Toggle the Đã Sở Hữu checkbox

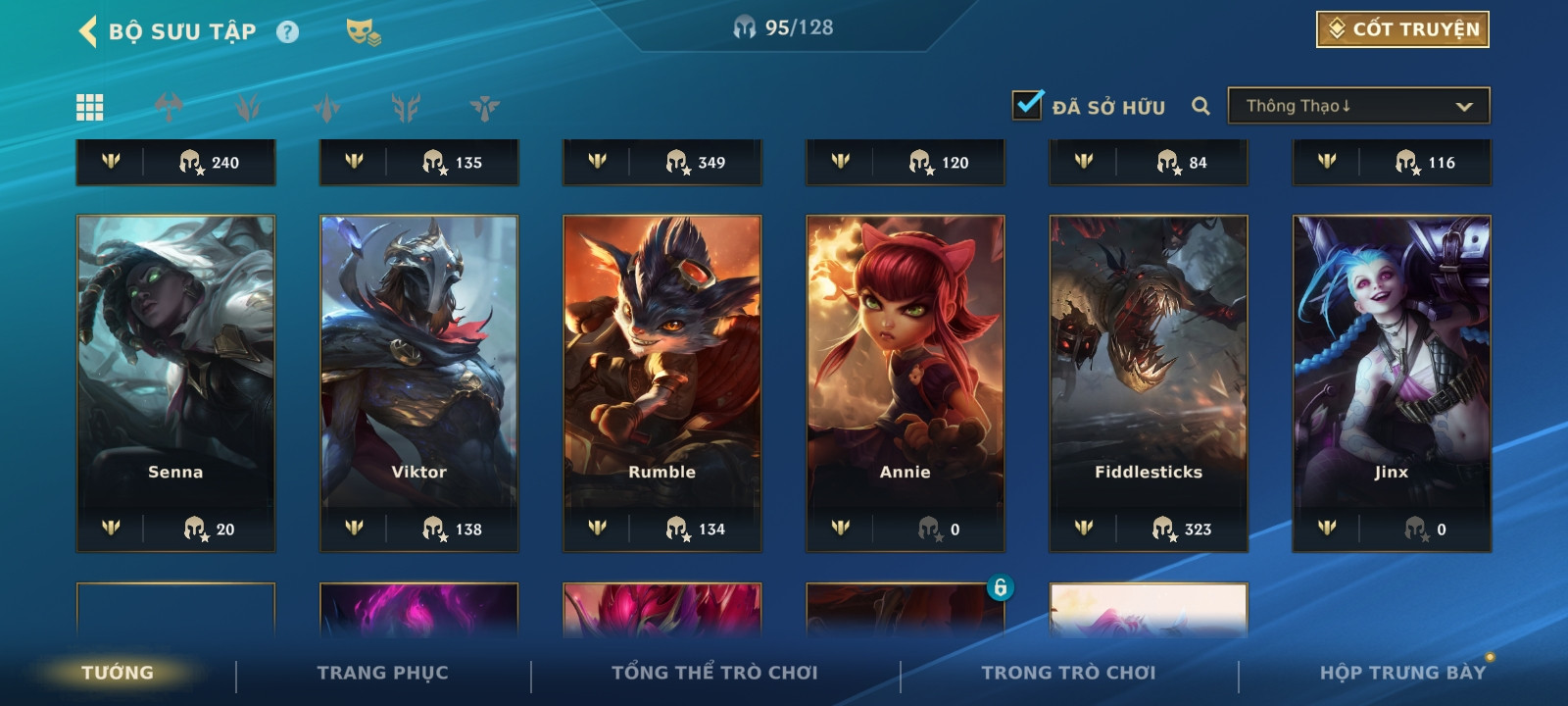coord(1028,105)
